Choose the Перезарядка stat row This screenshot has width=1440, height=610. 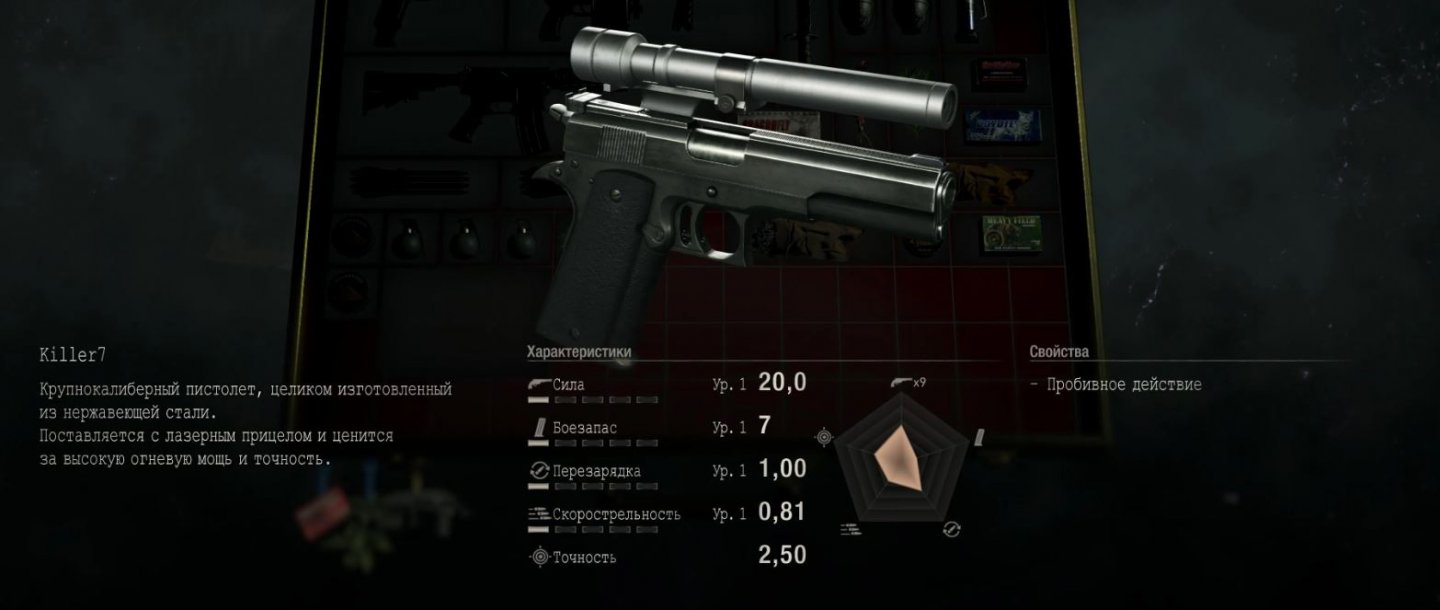click(665, 471)
